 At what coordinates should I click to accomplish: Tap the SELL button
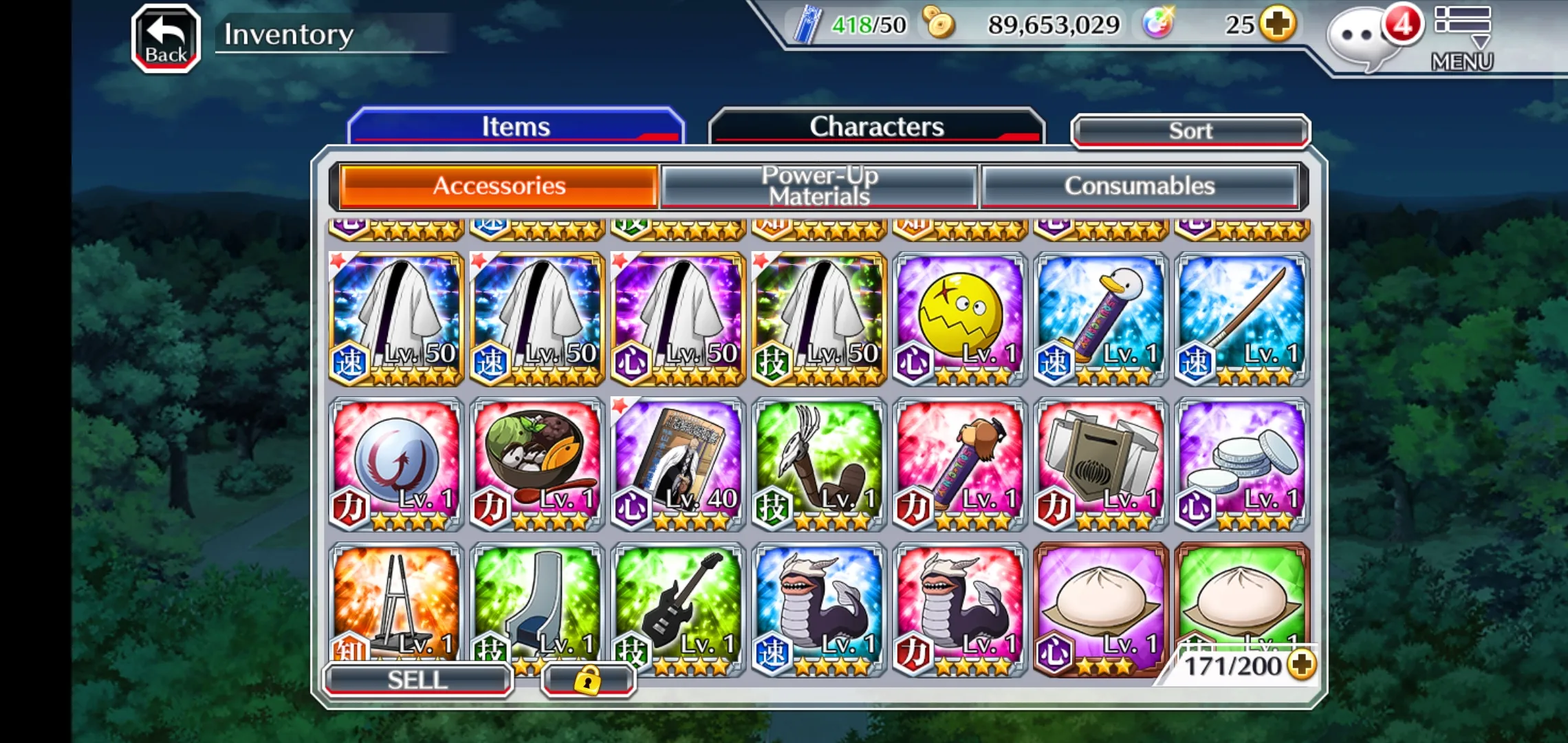[x=417, y=680]
